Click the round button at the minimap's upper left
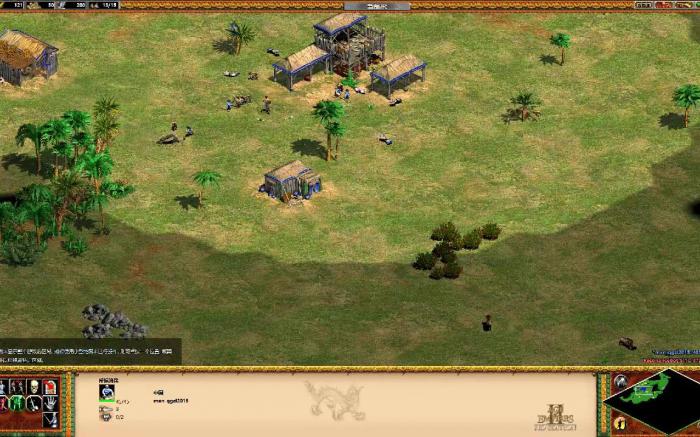700x437 pixels. click(x=619, y=380)
